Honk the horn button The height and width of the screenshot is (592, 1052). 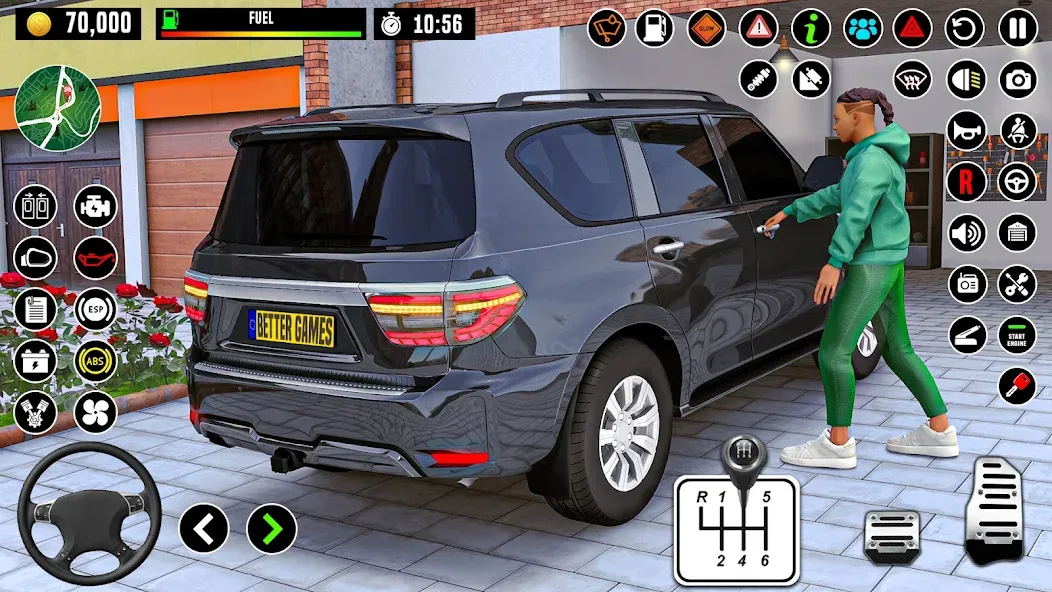click(x=966, y=131)
